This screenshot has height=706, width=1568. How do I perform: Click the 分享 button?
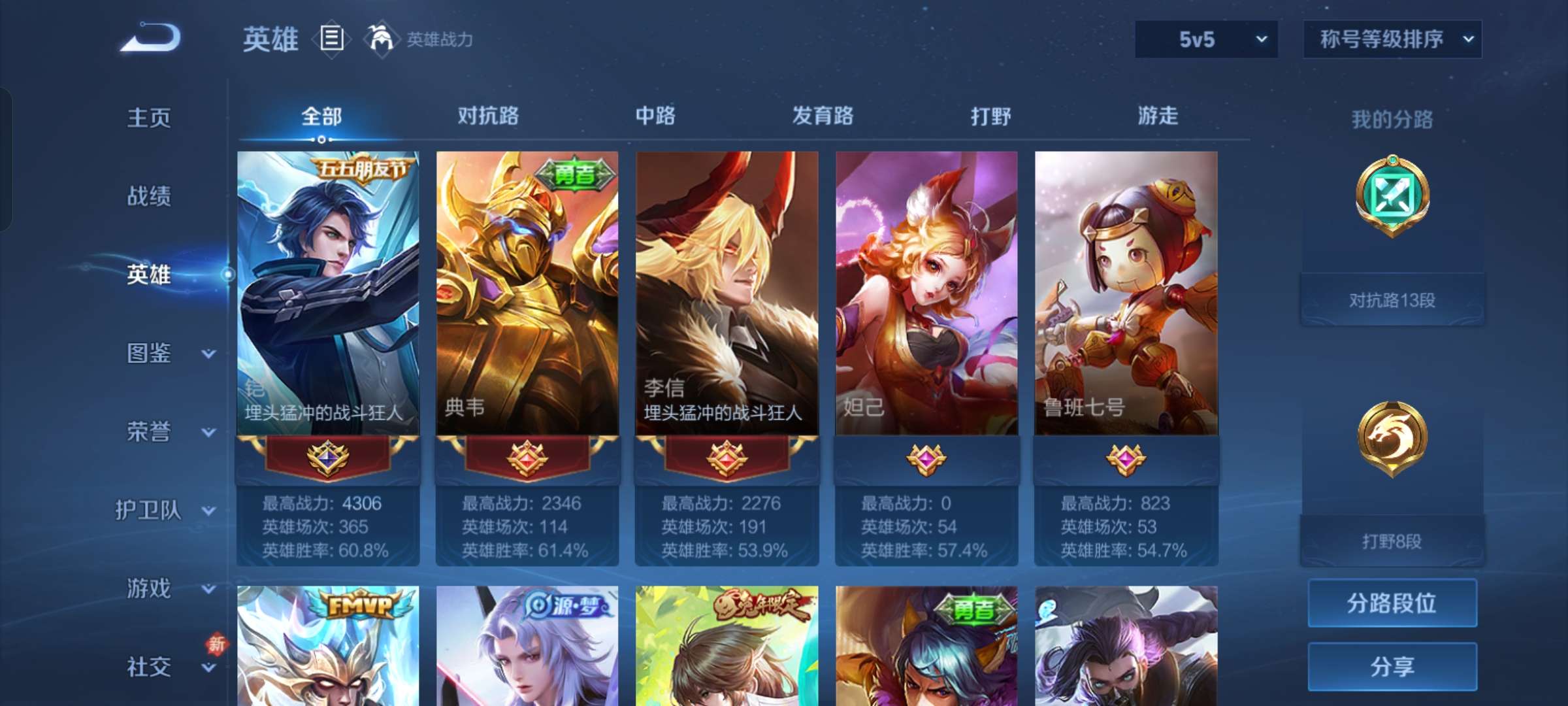pyautogui.click(x=1392, y=667)
